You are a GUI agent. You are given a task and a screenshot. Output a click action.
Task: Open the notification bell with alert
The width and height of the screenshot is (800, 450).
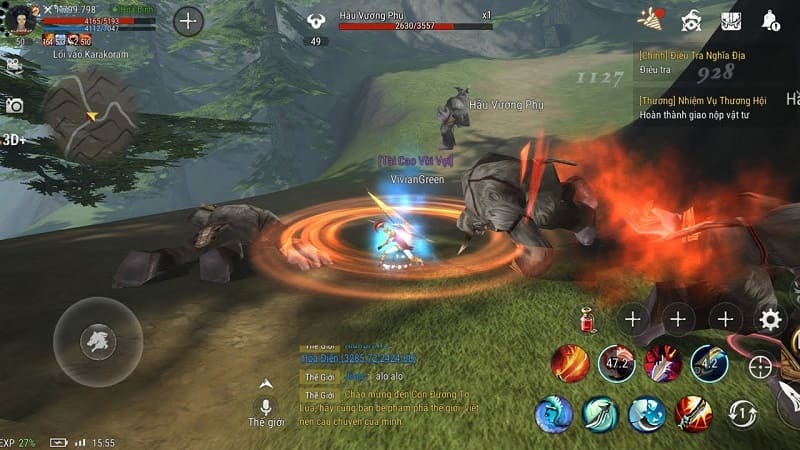click(x=770, y=20)
